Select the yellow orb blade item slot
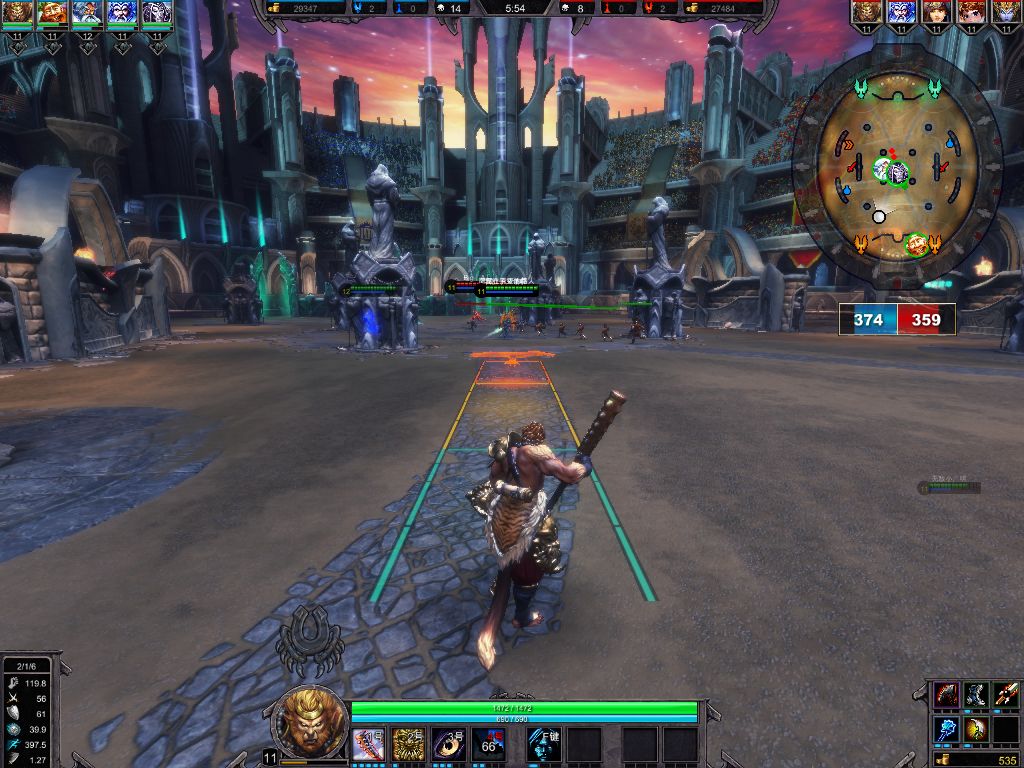The width and height of the screenshot is (1024, 768). coord(976,729)
